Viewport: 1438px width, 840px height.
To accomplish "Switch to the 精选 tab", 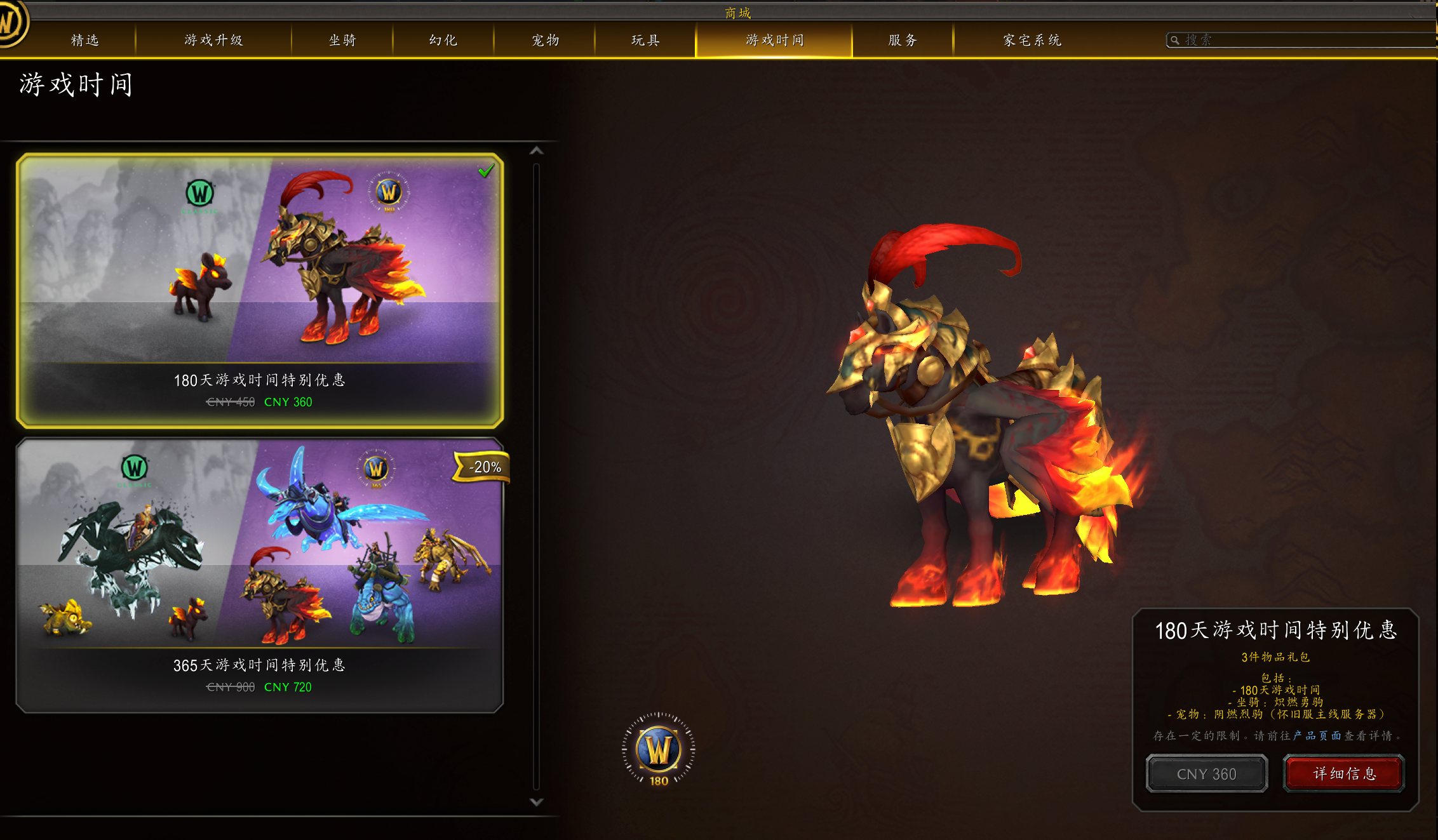I will (x=84, y=40).
